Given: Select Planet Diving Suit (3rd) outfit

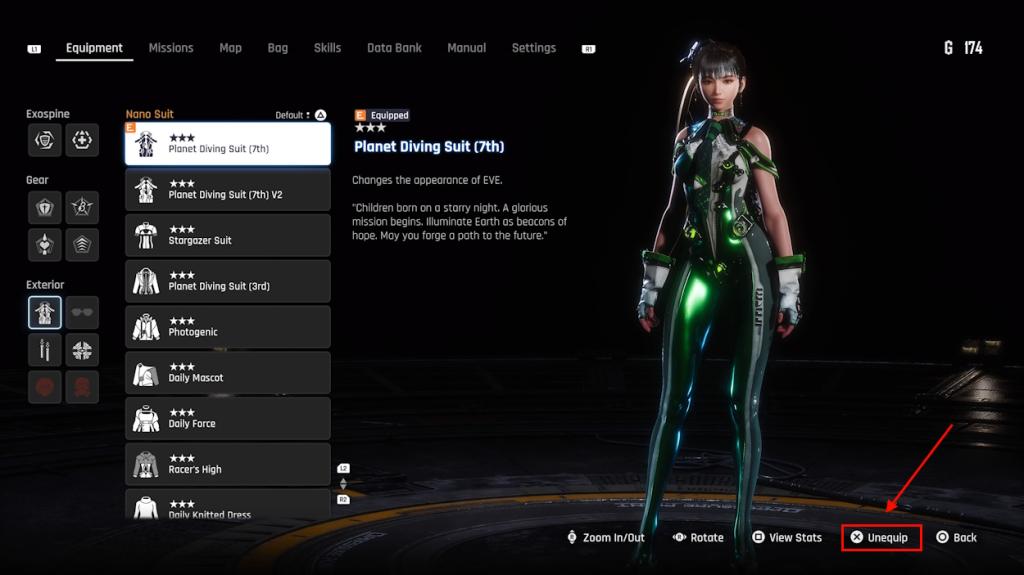Looking at the screenshot, I should click(228, 281).
